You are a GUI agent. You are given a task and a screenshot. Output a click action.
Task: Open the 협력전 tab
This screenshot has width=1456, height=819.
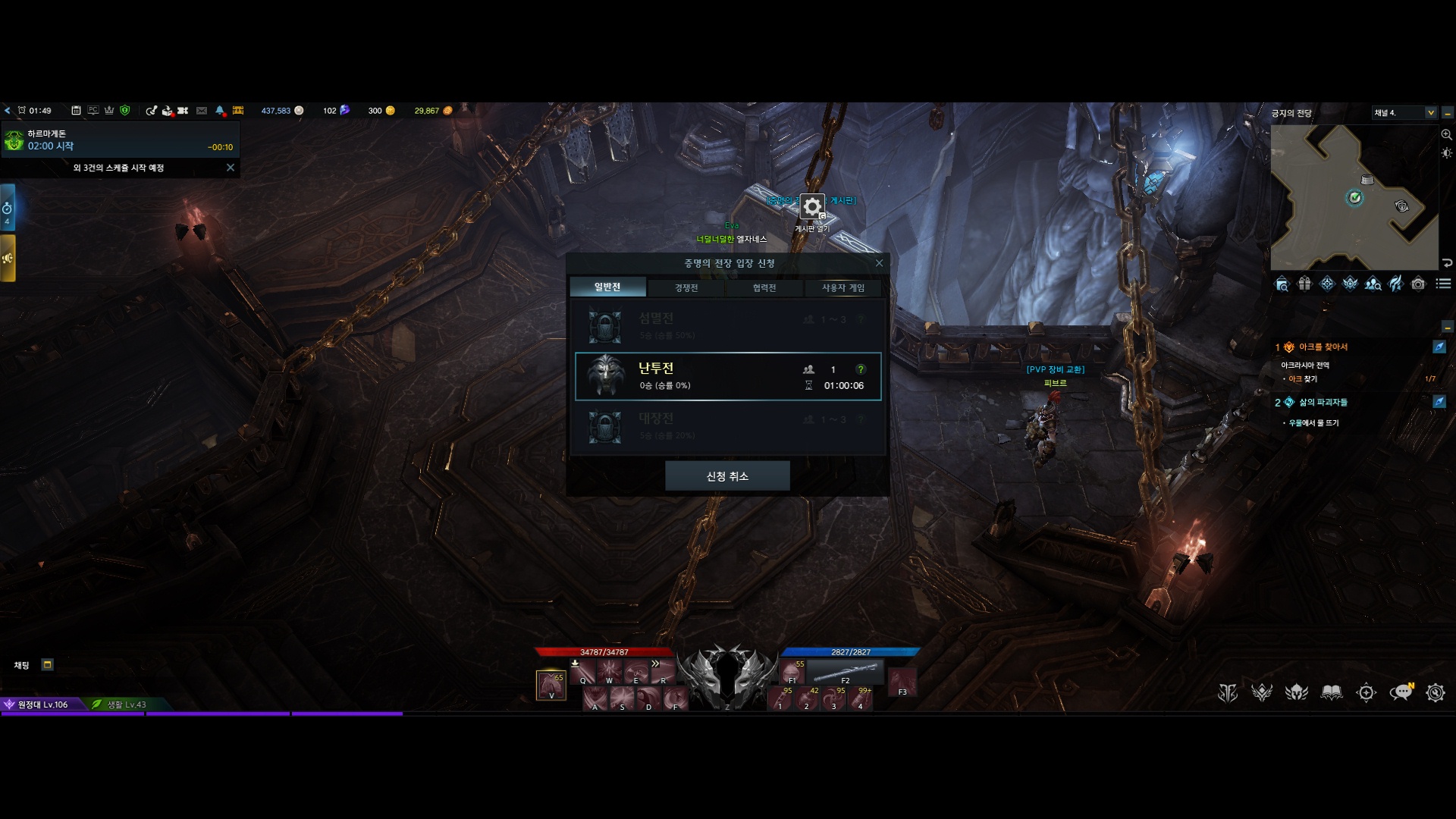(x=764, y=288)
